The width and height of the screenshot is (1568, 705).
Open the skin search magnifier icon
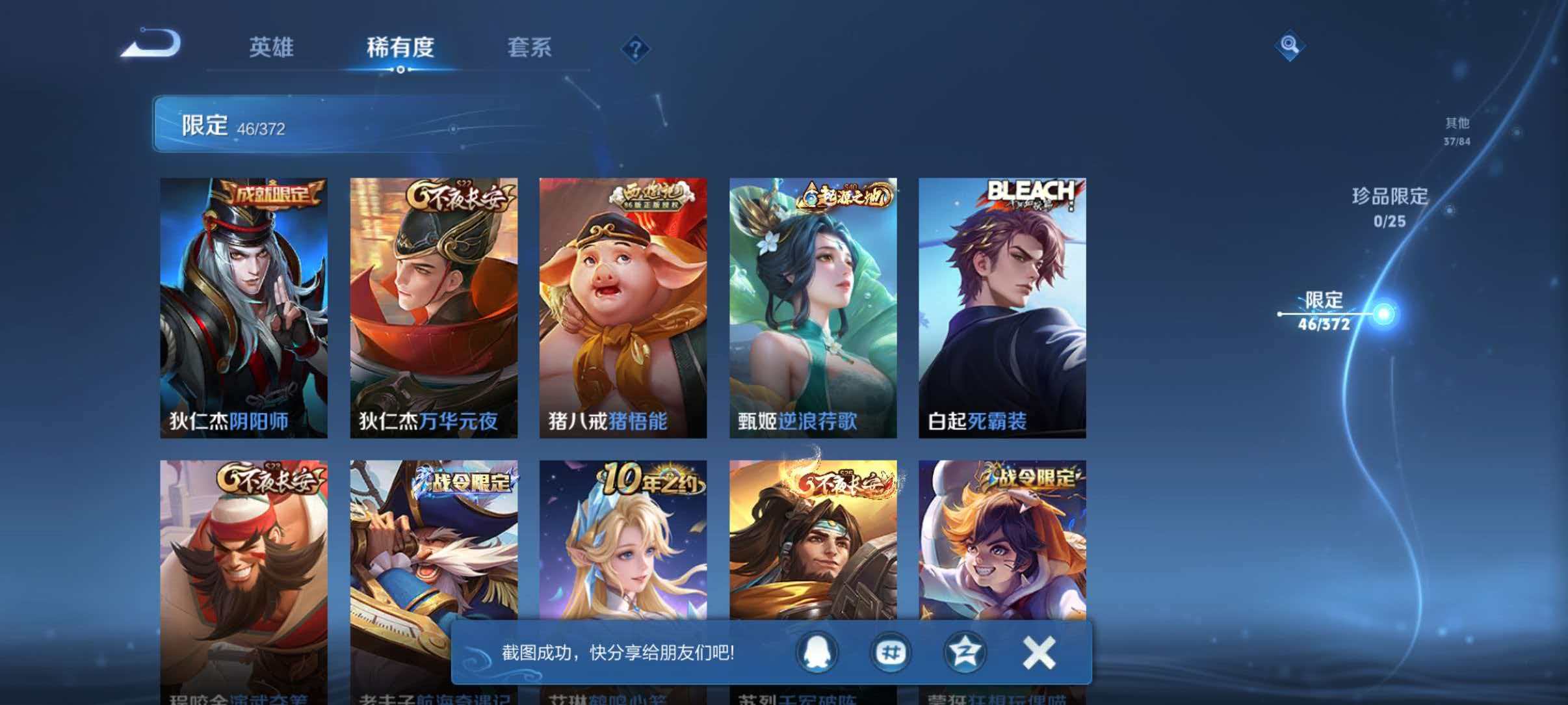point(1290,46)
